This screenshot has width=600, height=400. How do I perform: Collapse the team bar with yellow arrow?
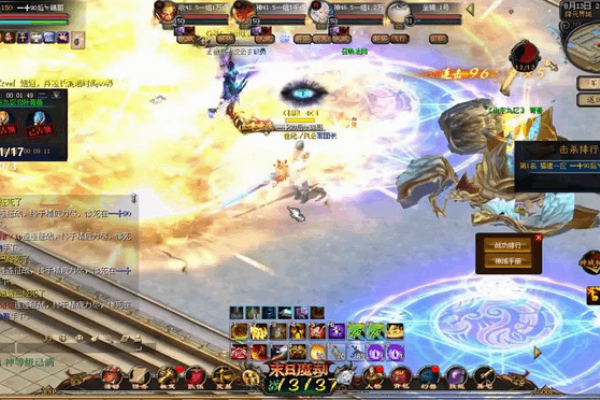(x=469, y=10)
